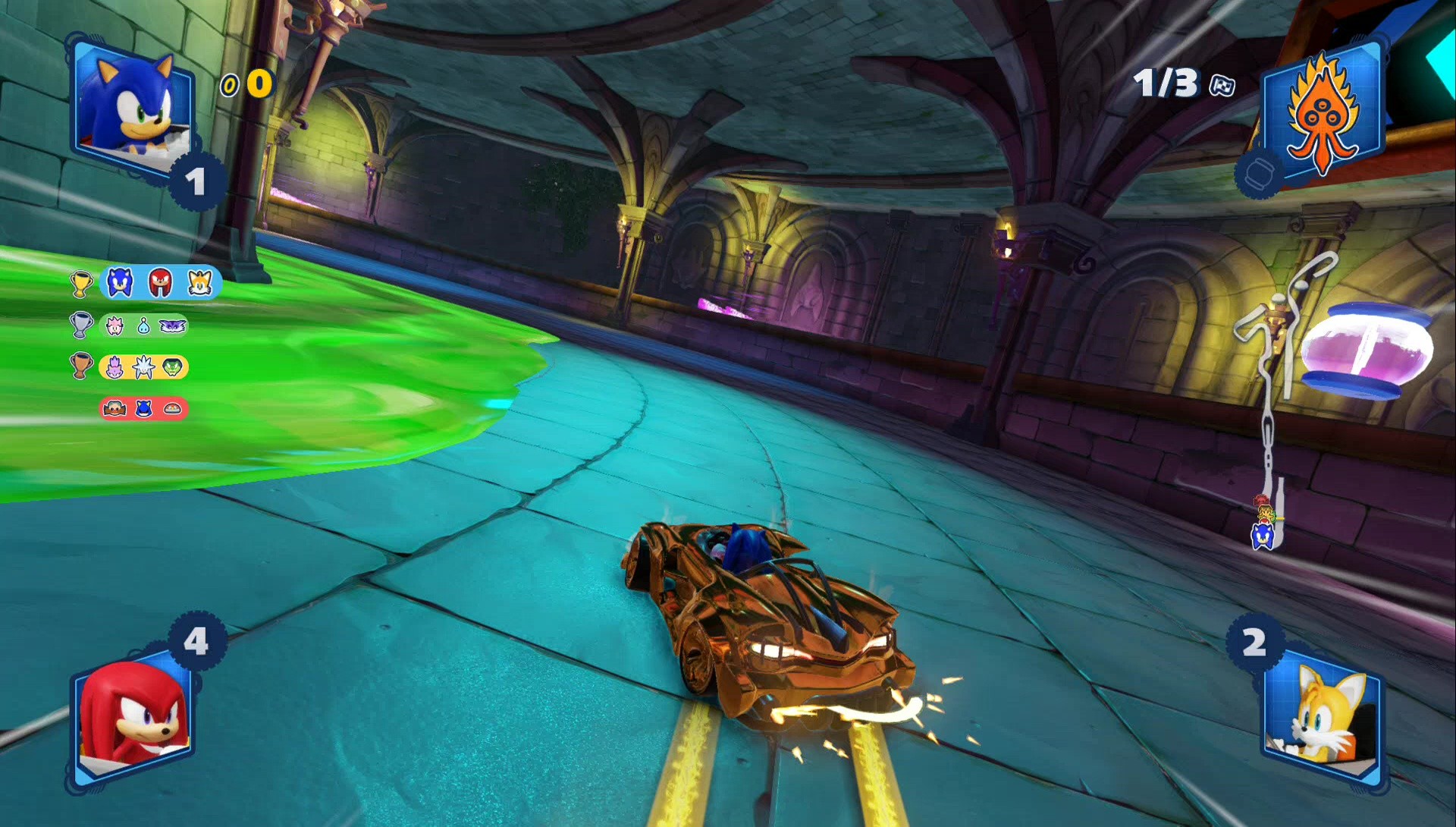Open the lap counter 1/3 display

coord(1168,82)
